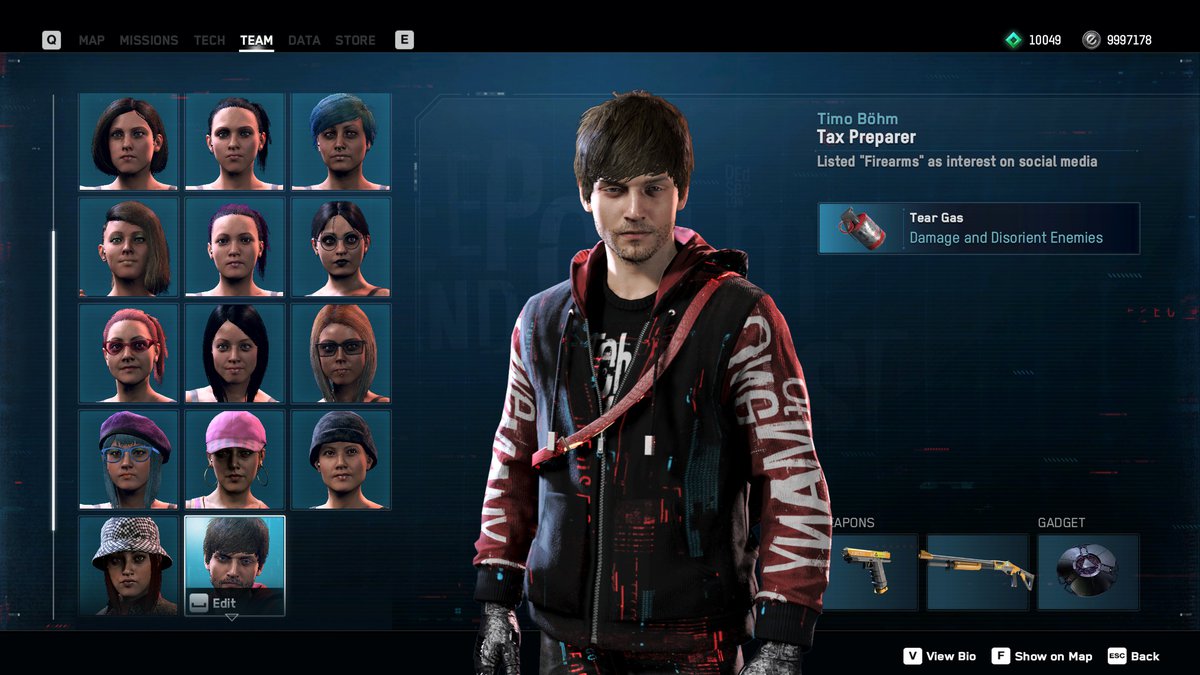Select the operative with the black bob haircut
The width and height of the screenshot is (1200, 675).
(129, 141)
